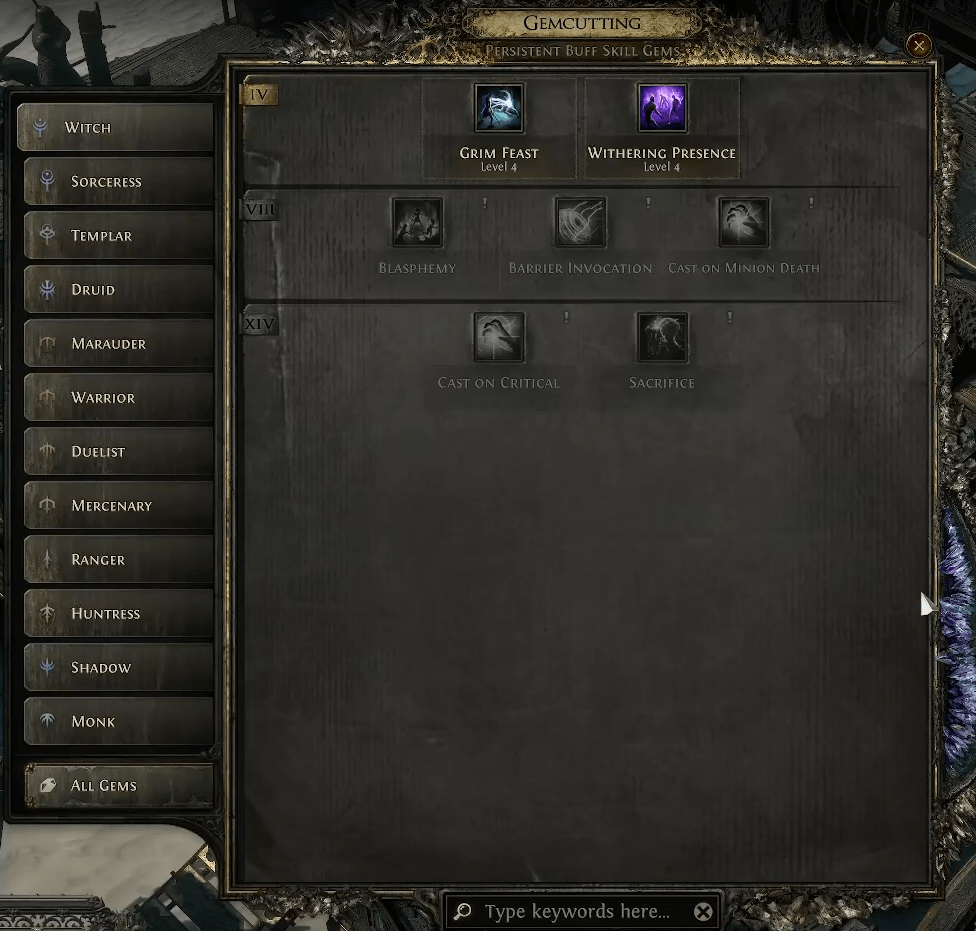Open the Shadow class tab
The image size is (976, 931).
(x=118, y=668)
